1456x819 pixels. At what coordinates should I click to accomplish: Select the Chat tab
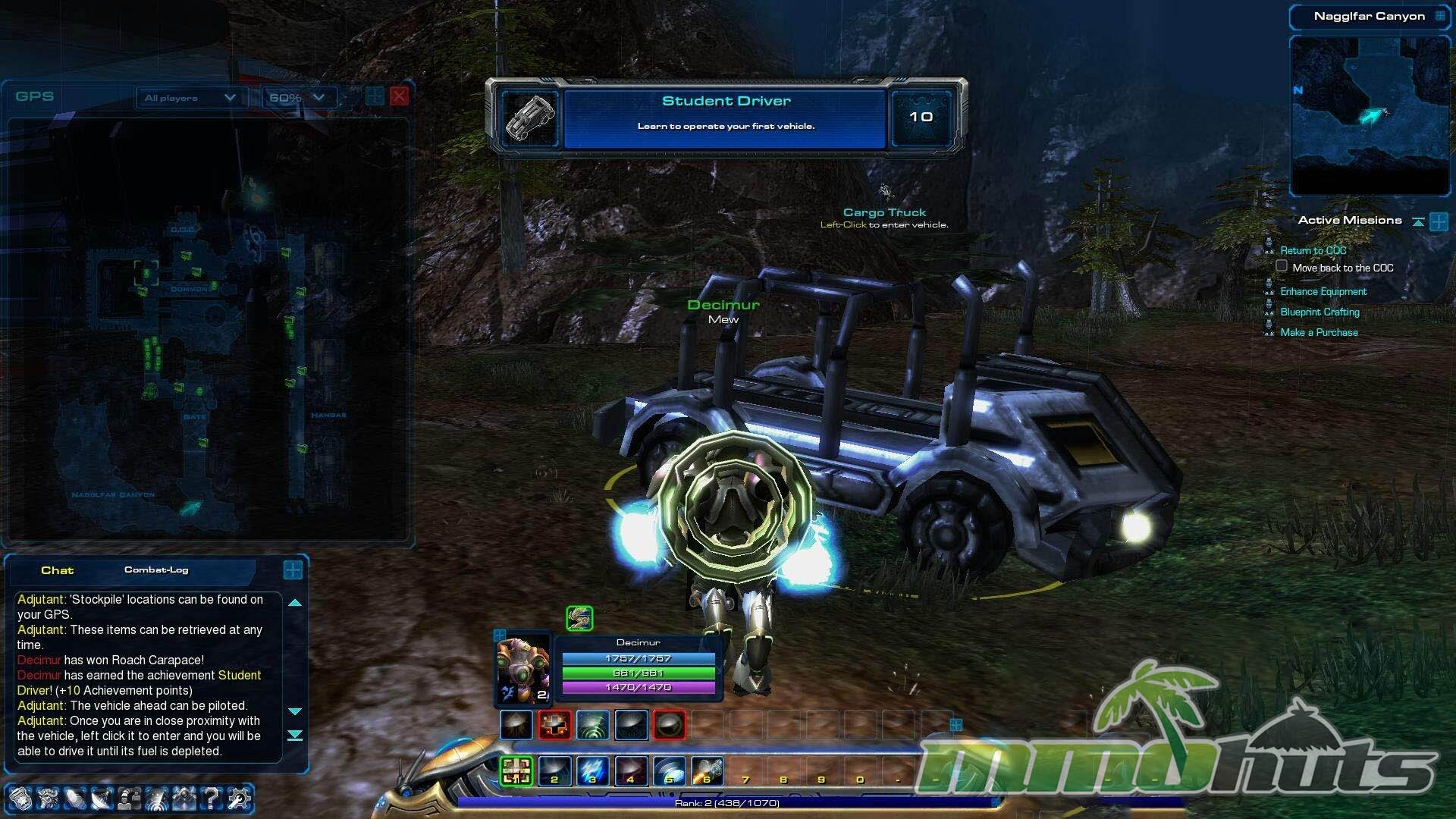pyautogui.click(x=57, y=570)
